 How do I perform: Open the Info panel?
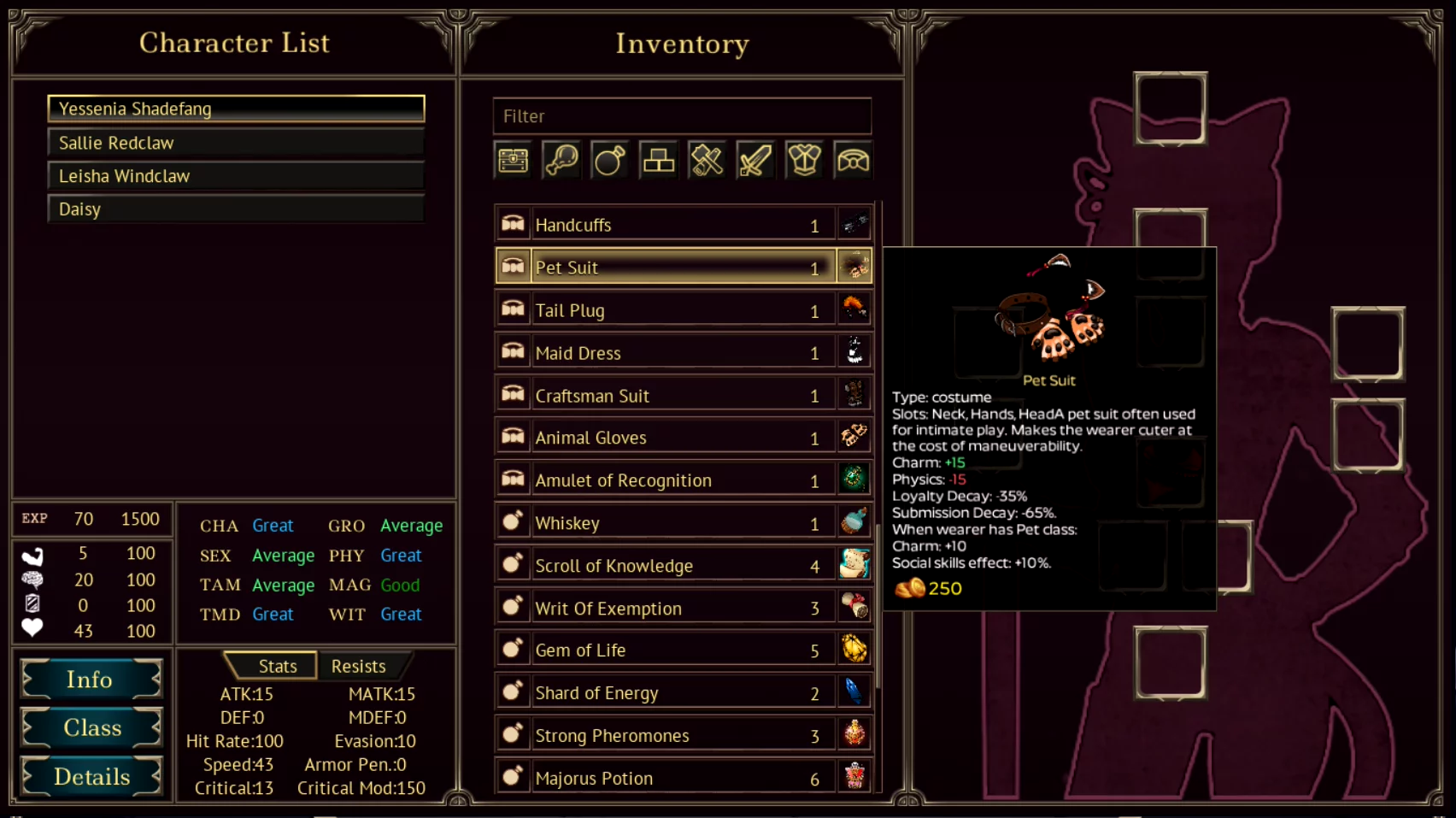tap(91, 680)
